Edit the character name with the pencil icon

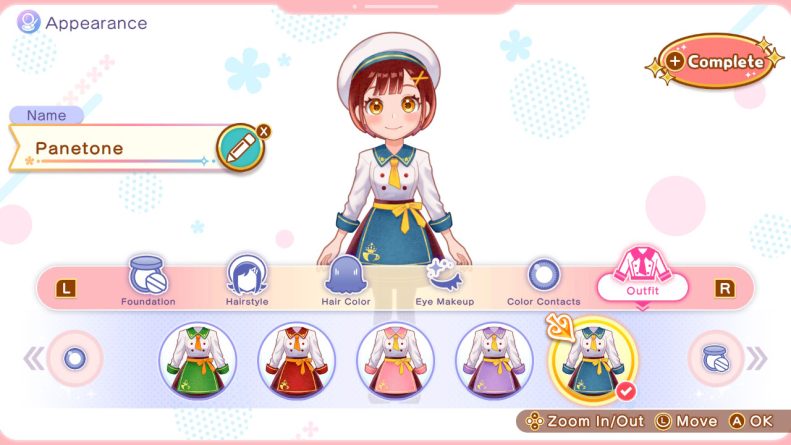239,148
